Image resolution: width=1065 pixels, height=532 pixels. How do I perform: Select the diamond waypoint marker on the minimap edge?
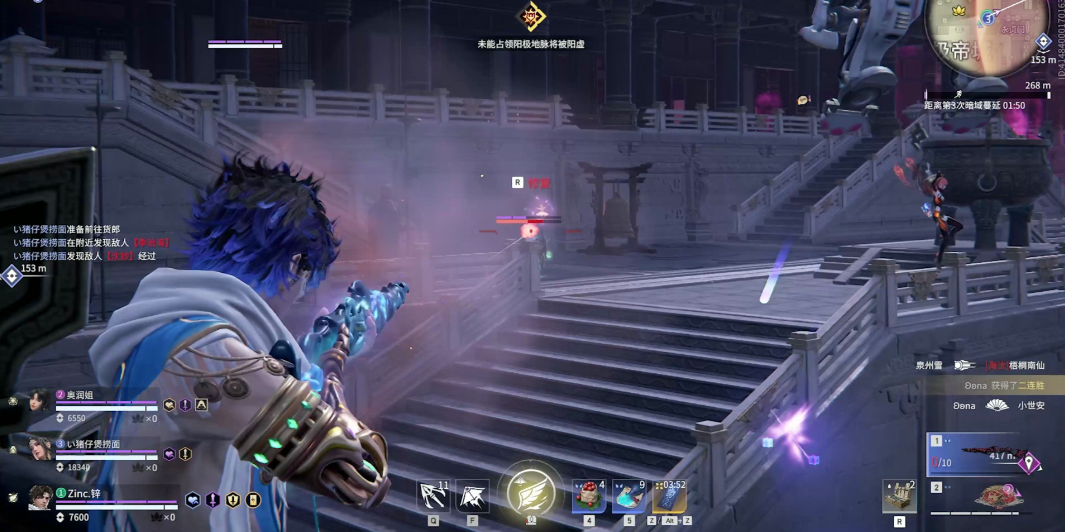pos(1043,42)
